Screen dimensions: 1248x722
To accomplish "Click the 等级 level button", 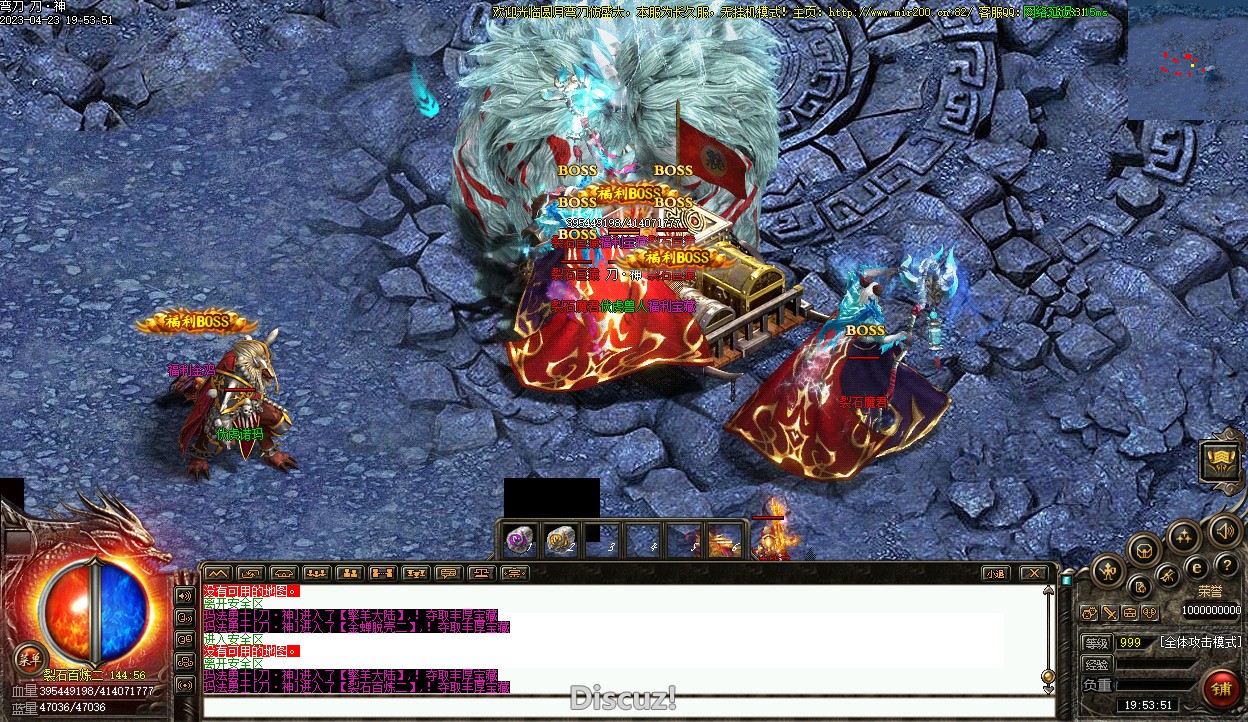I will (x=1097, y=642).
